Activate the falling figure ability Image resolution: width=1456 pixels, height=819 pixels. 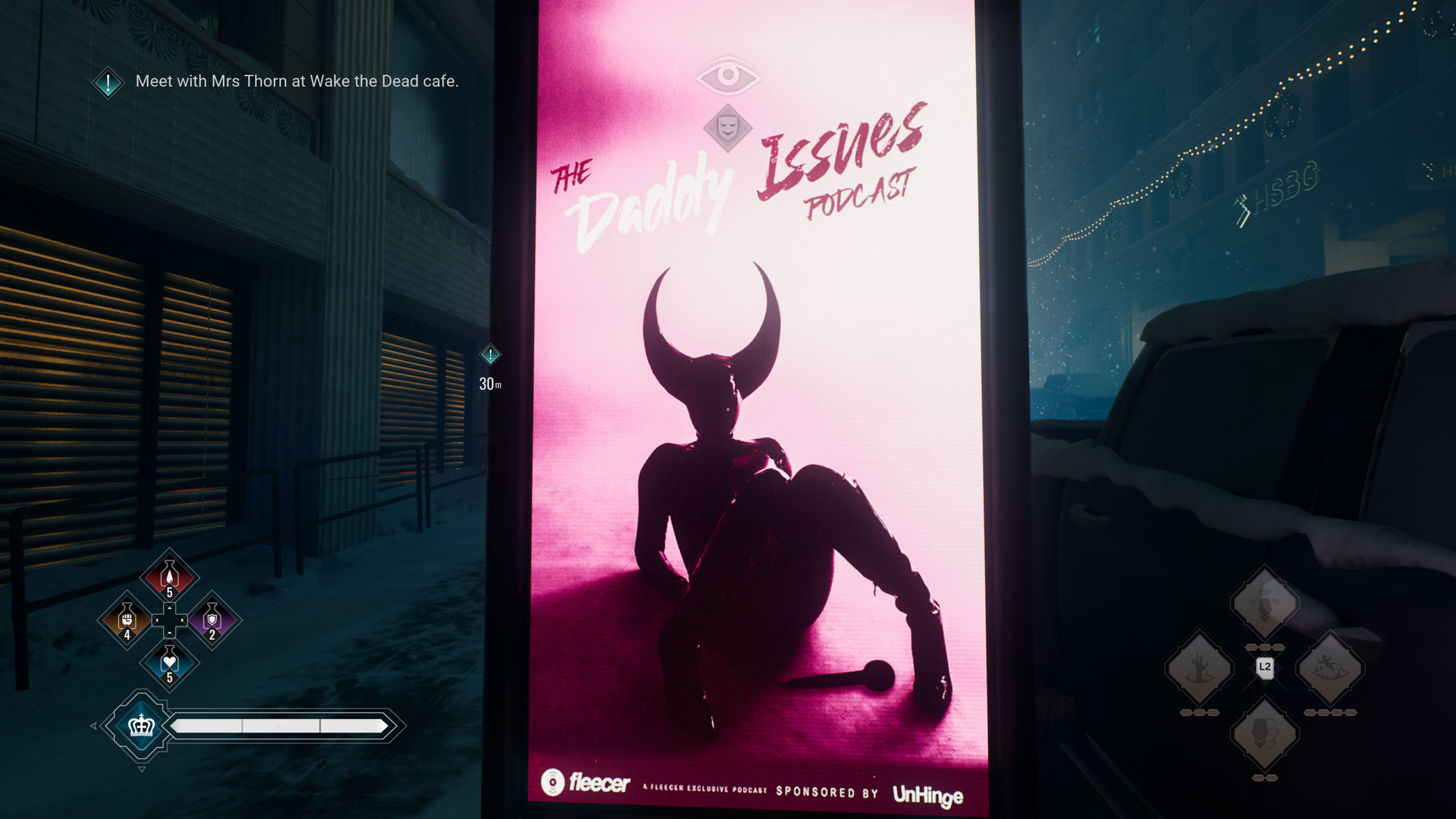pos(1330,669)
